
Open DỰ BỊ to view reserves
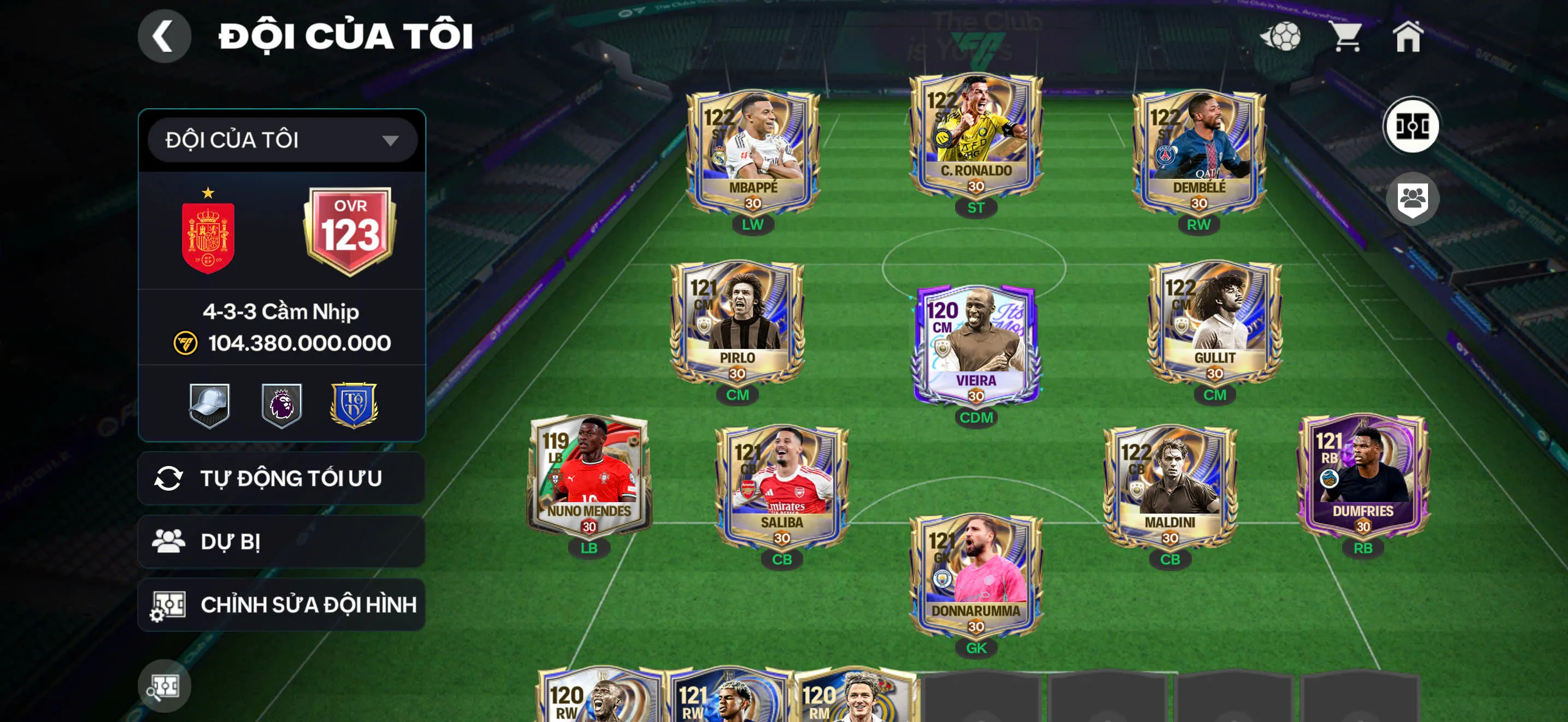click(279, 542)
